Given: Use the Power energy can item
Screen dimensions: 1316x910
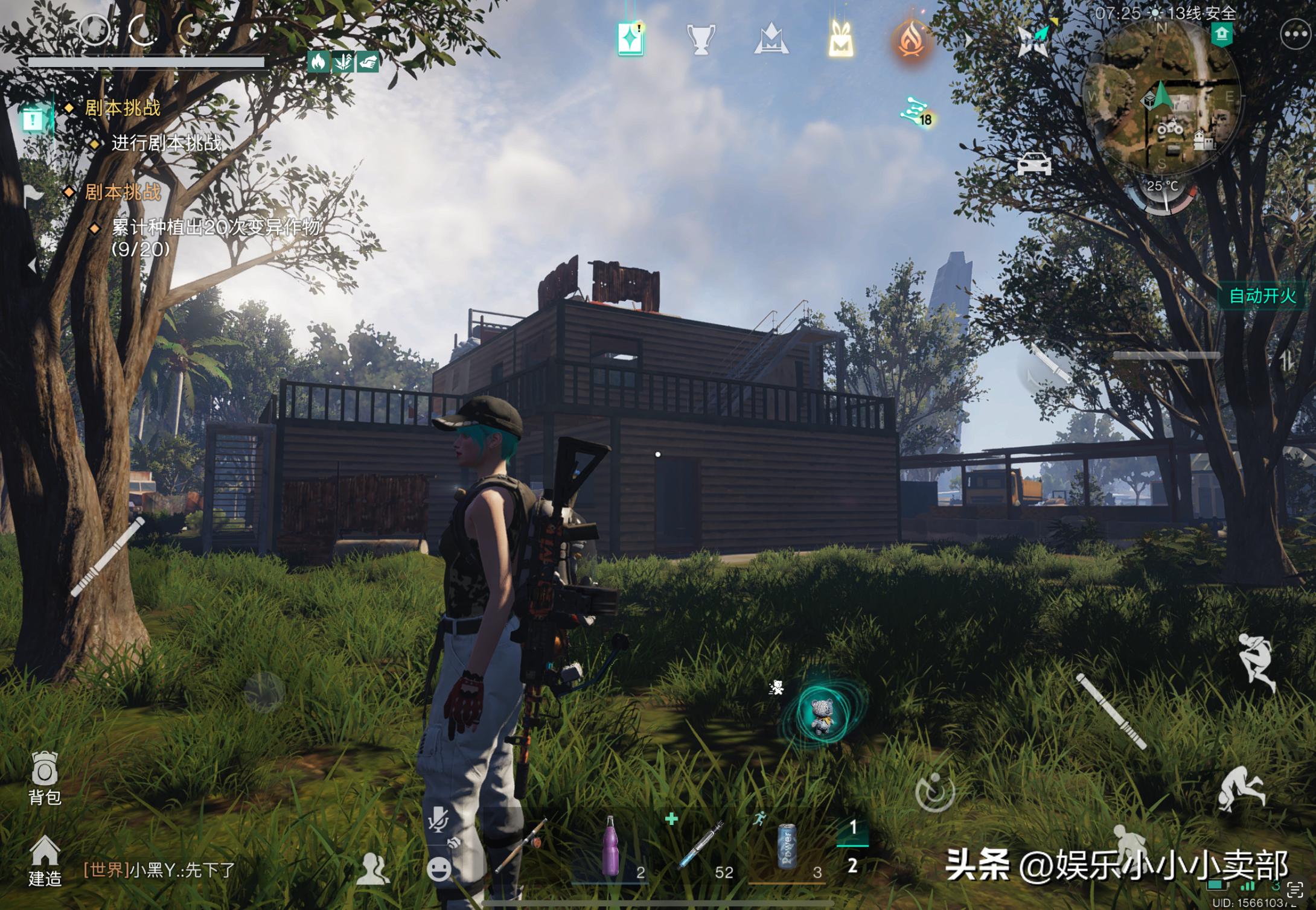Looking at the screenshot, I should pos(787,848).
